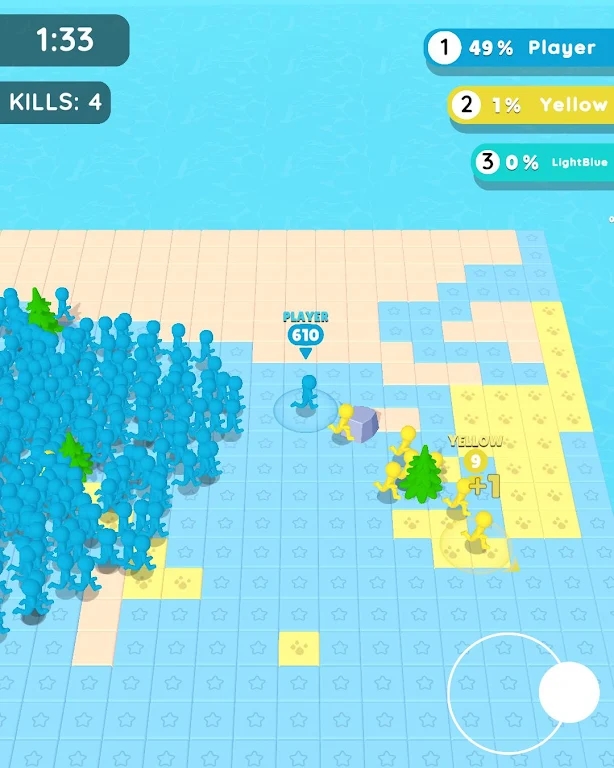
Task: Select the Yellow leaderboard entry
Action: 530,104
